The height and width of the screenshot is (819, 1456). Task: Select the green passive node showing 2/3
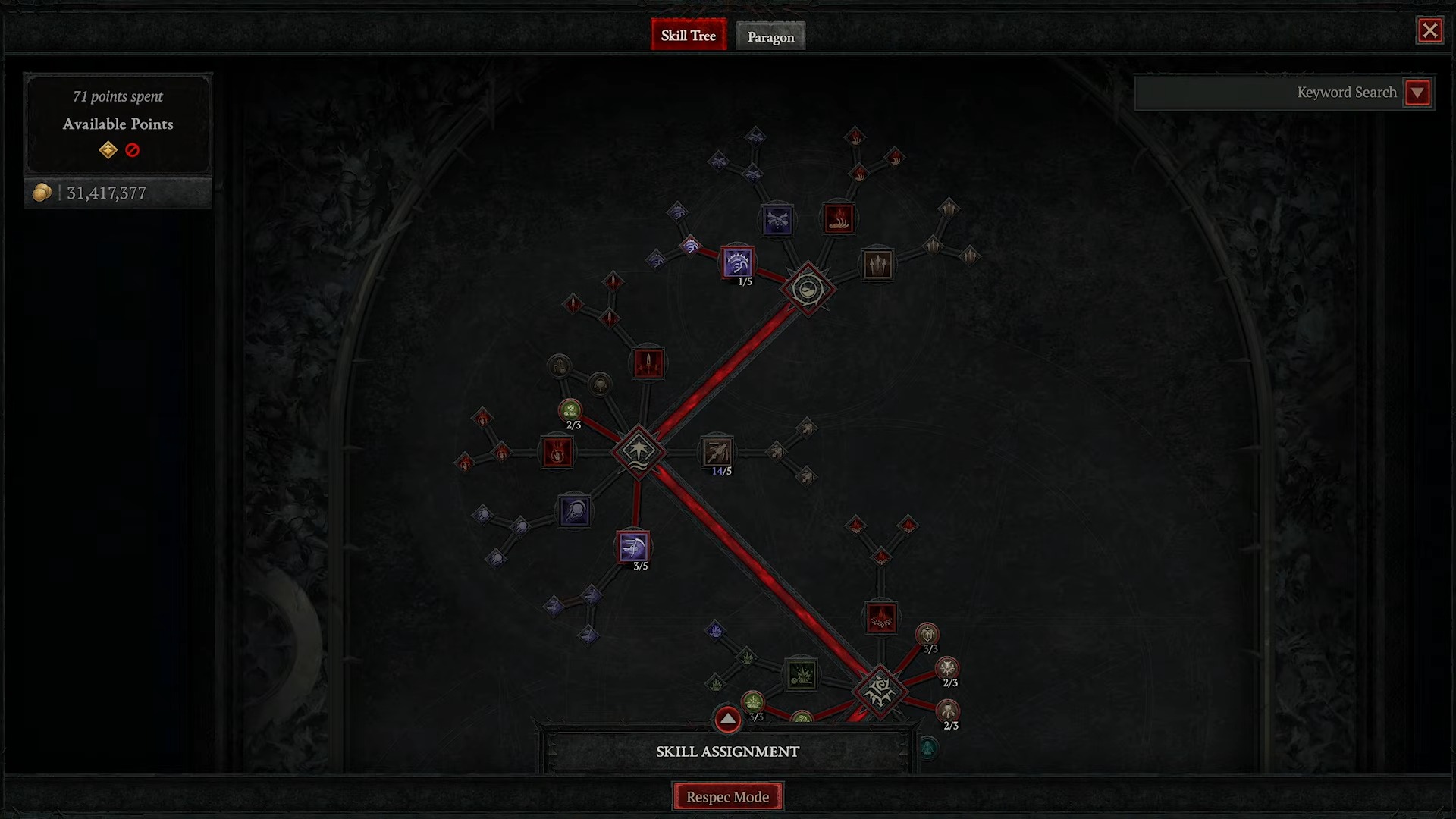(x=571, y=410)
